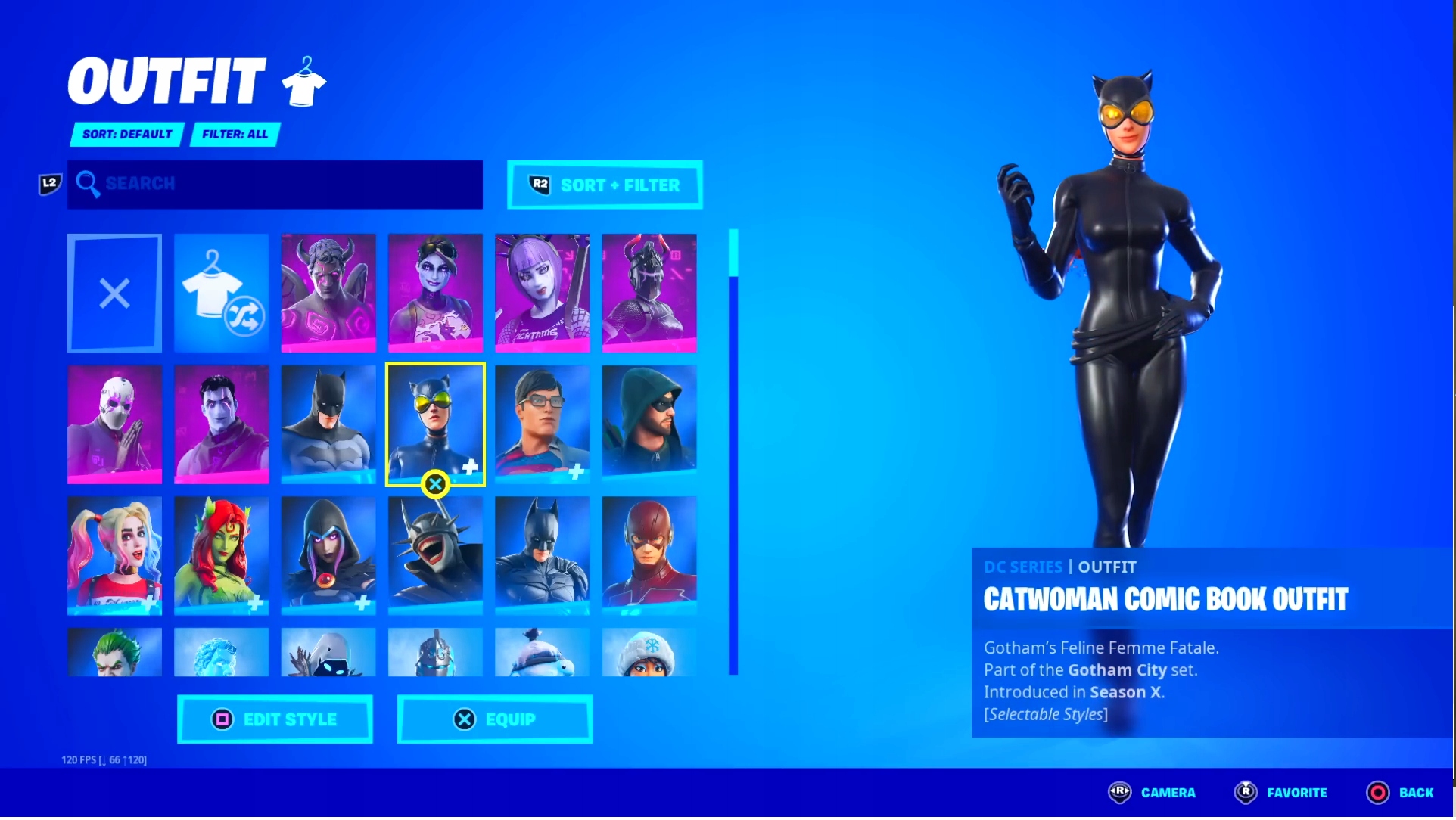
Task: Select the random outfit shuffle slot
Action: (220, 293)
